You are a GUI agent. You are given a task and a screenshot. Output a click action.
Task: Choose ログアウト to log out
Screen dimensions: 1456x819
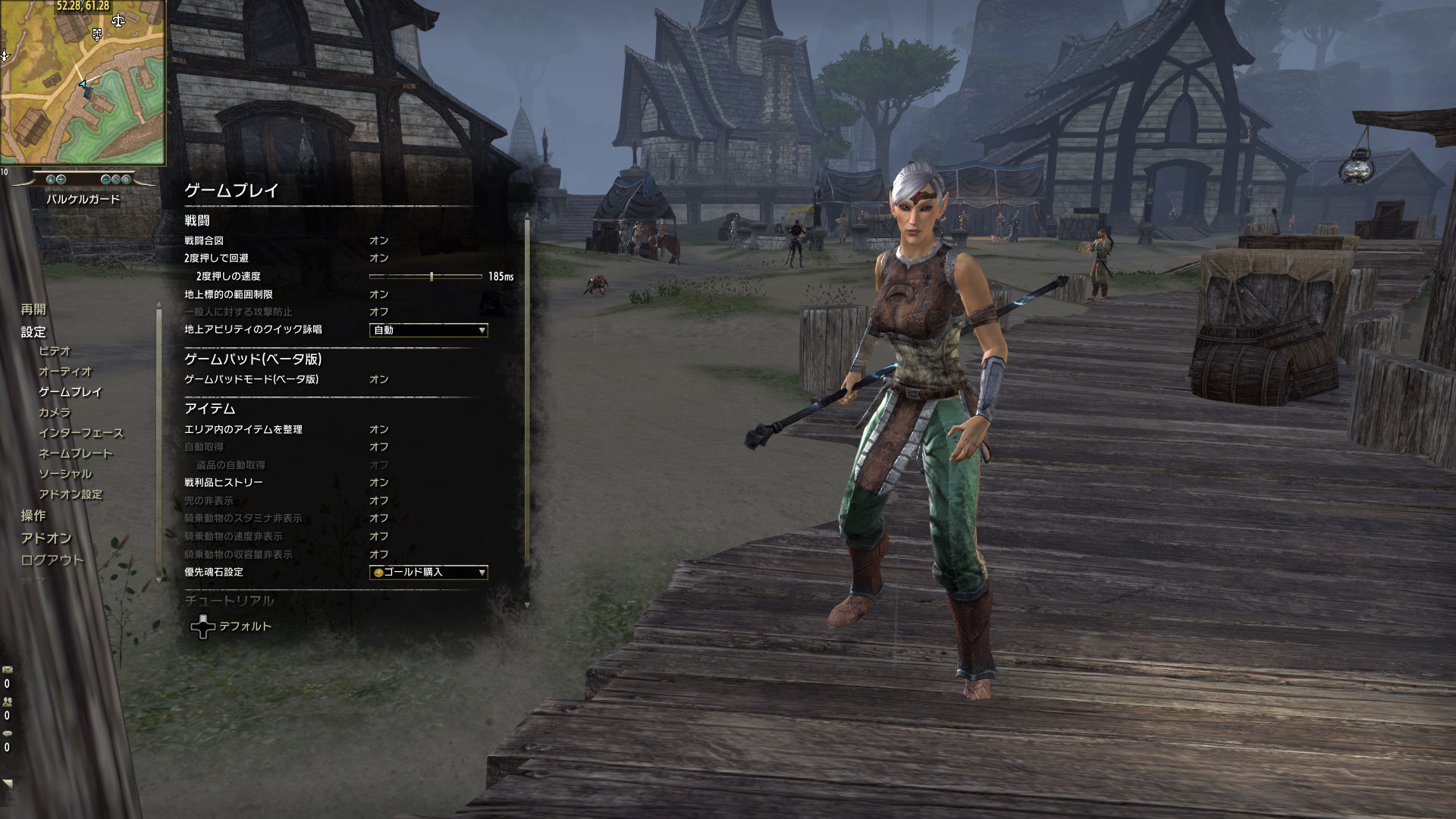tap(52, 560)
